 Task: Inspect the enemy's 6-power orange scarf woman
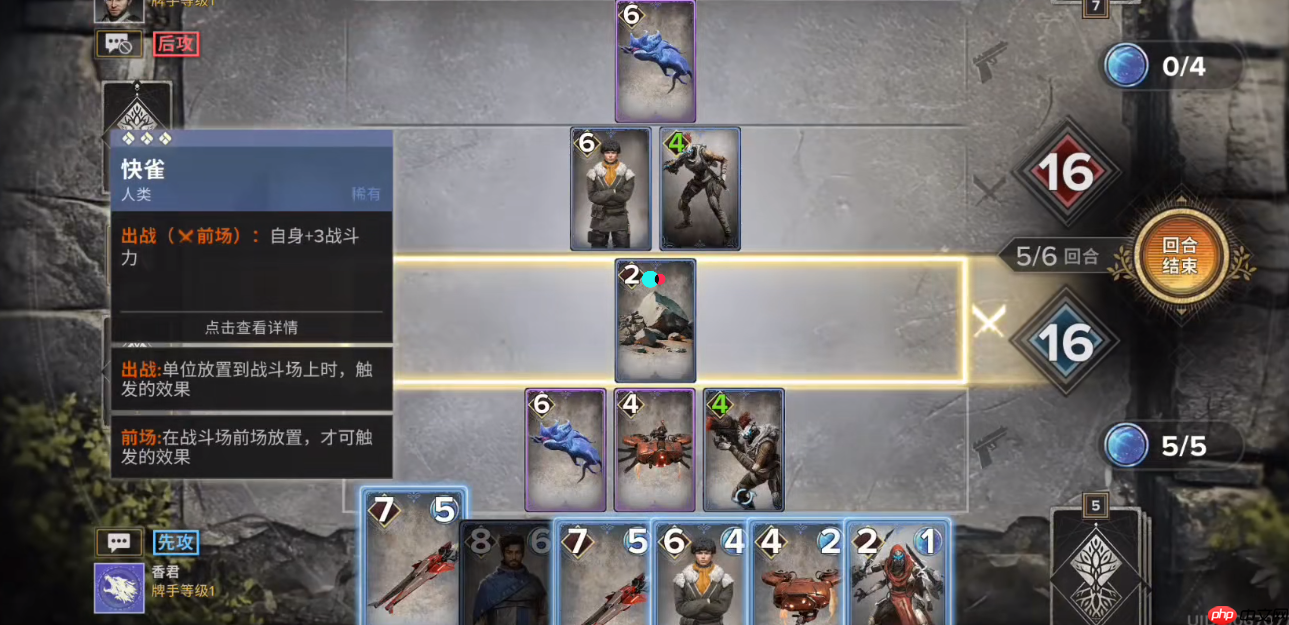(610, 188)
